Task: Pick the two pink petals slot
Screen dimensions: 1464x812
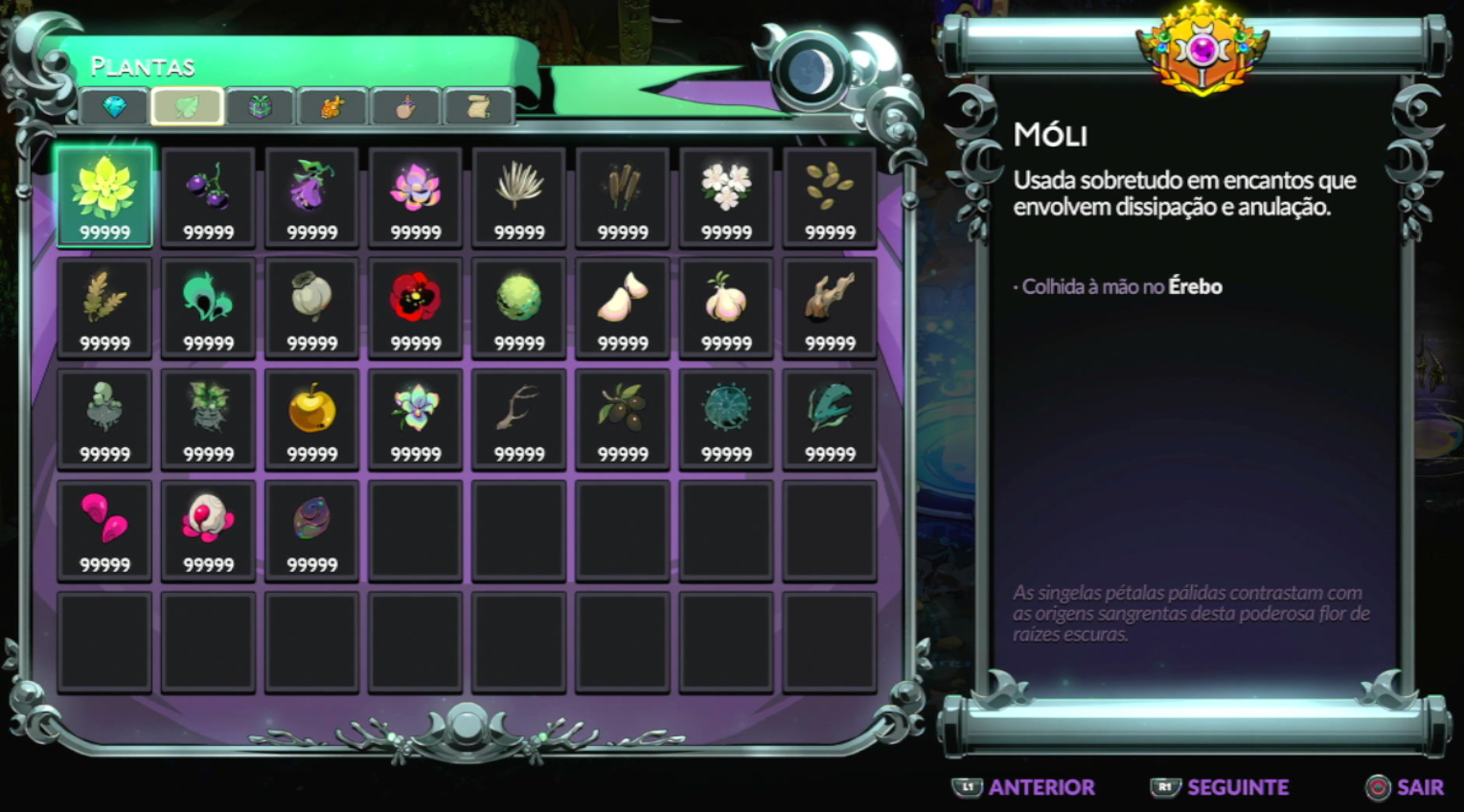Action: (104, 530)
